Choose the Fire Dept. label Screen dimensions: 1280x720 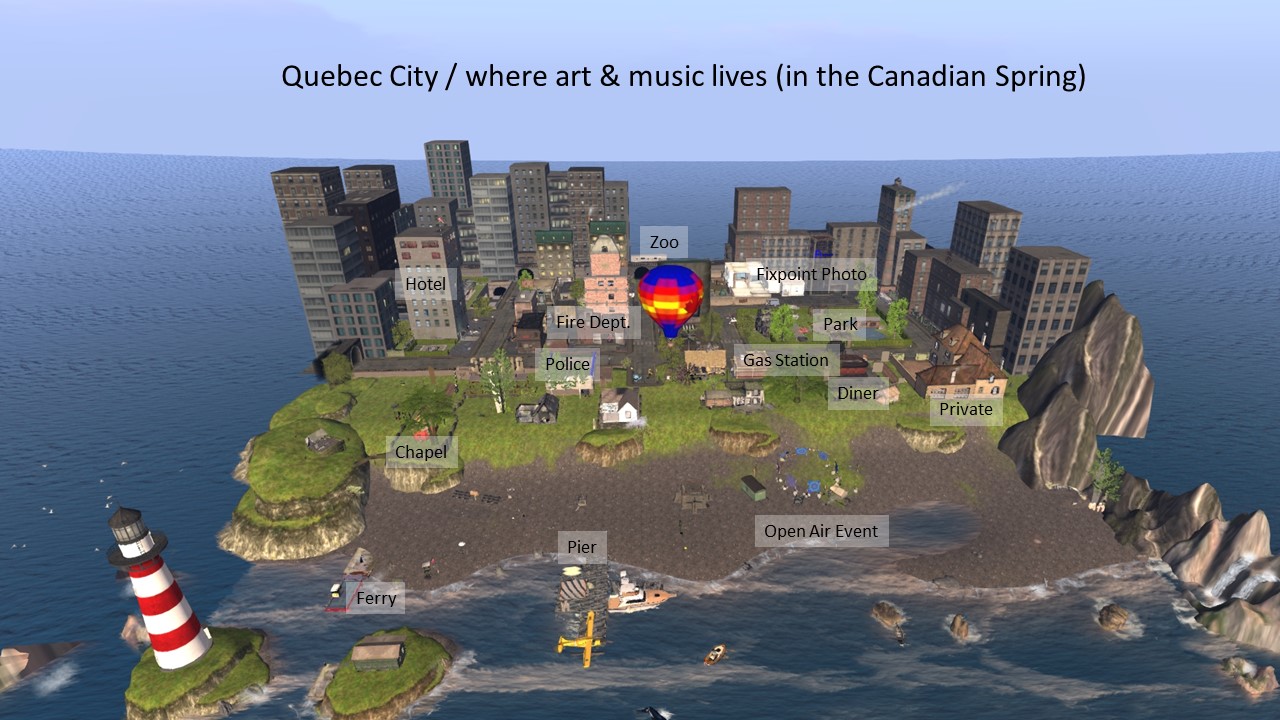pyautogui.click(x=593, y=322)
